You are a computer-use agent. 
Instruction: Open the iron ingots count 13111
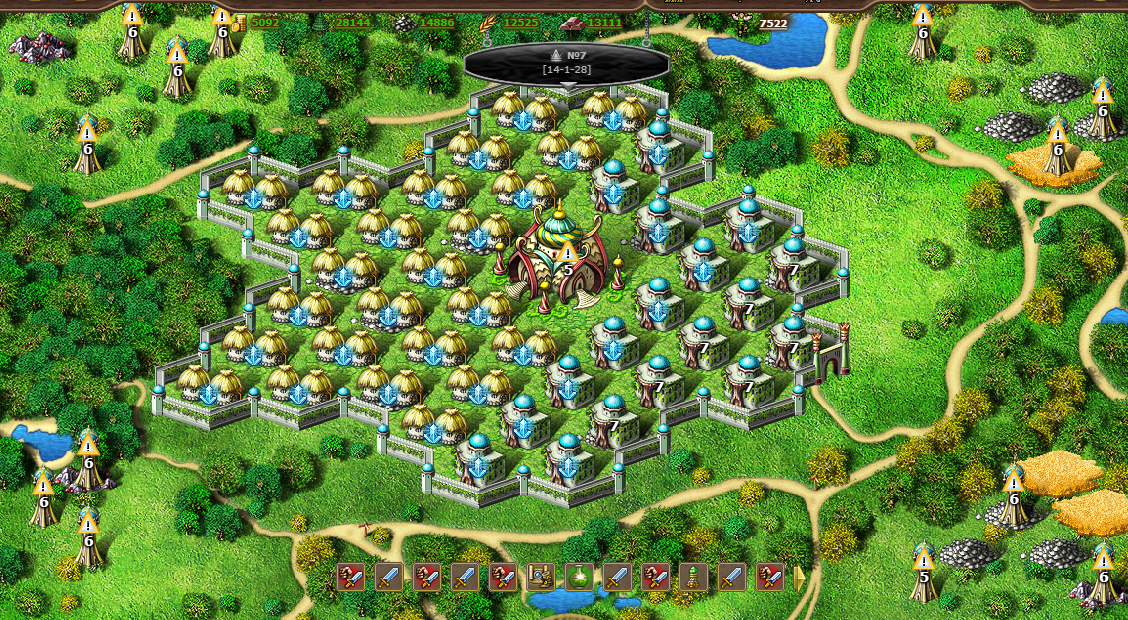(604, 22)
